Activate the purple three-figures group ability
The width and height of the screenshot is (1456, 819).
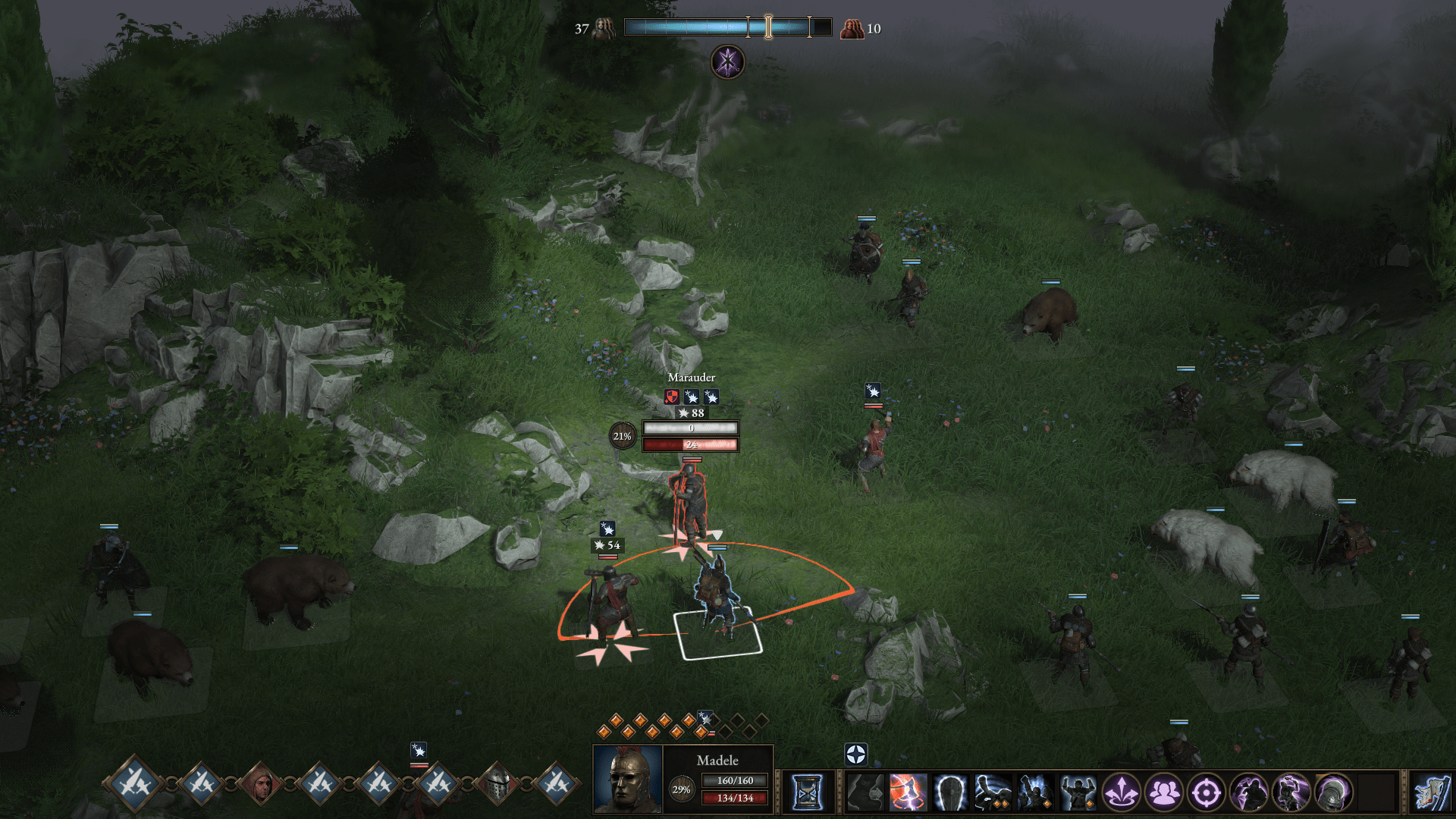pos(1163,792)
